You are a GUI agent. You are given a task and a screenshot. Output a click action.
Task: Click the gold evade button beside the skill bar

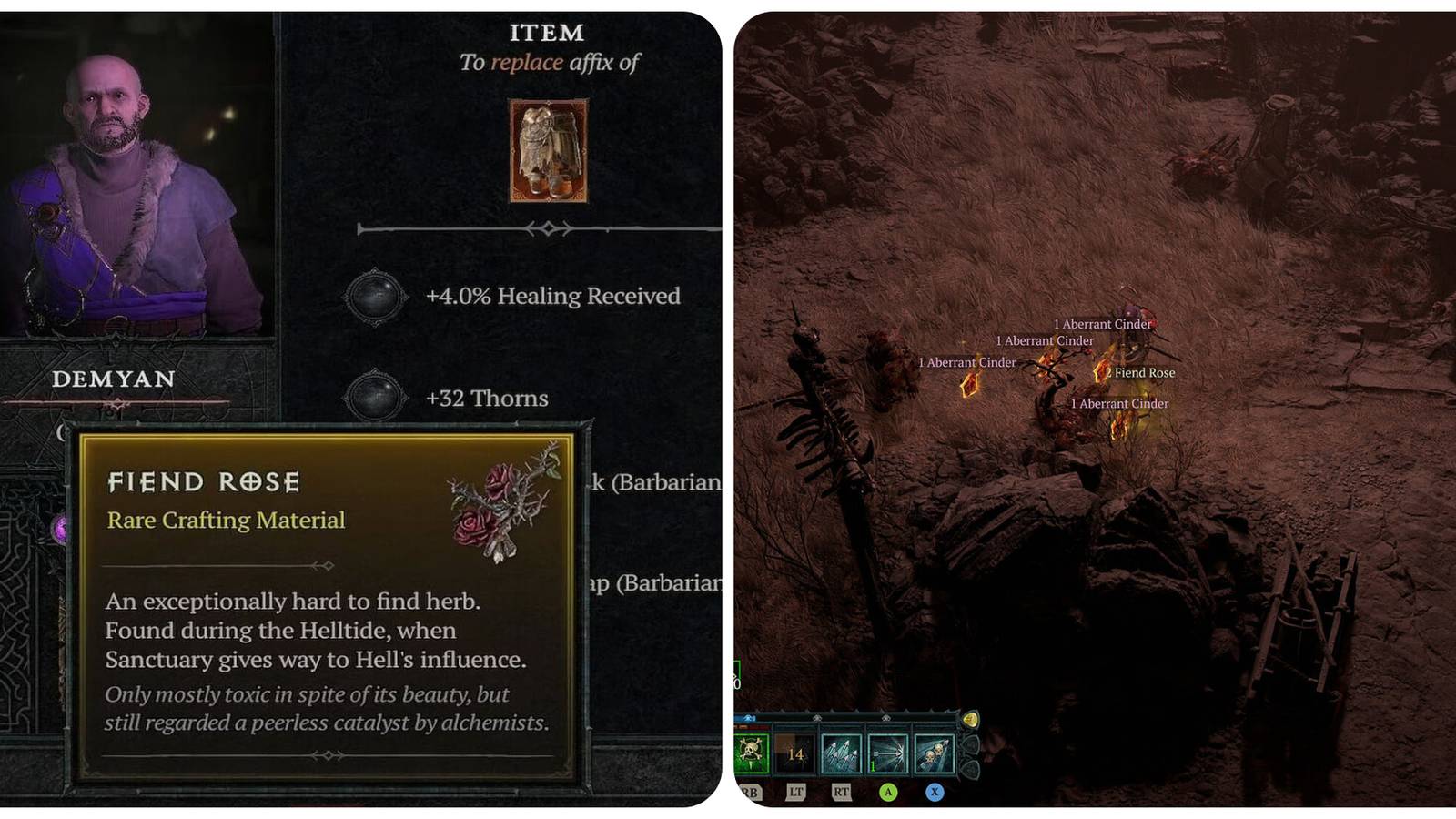point(972,719)
